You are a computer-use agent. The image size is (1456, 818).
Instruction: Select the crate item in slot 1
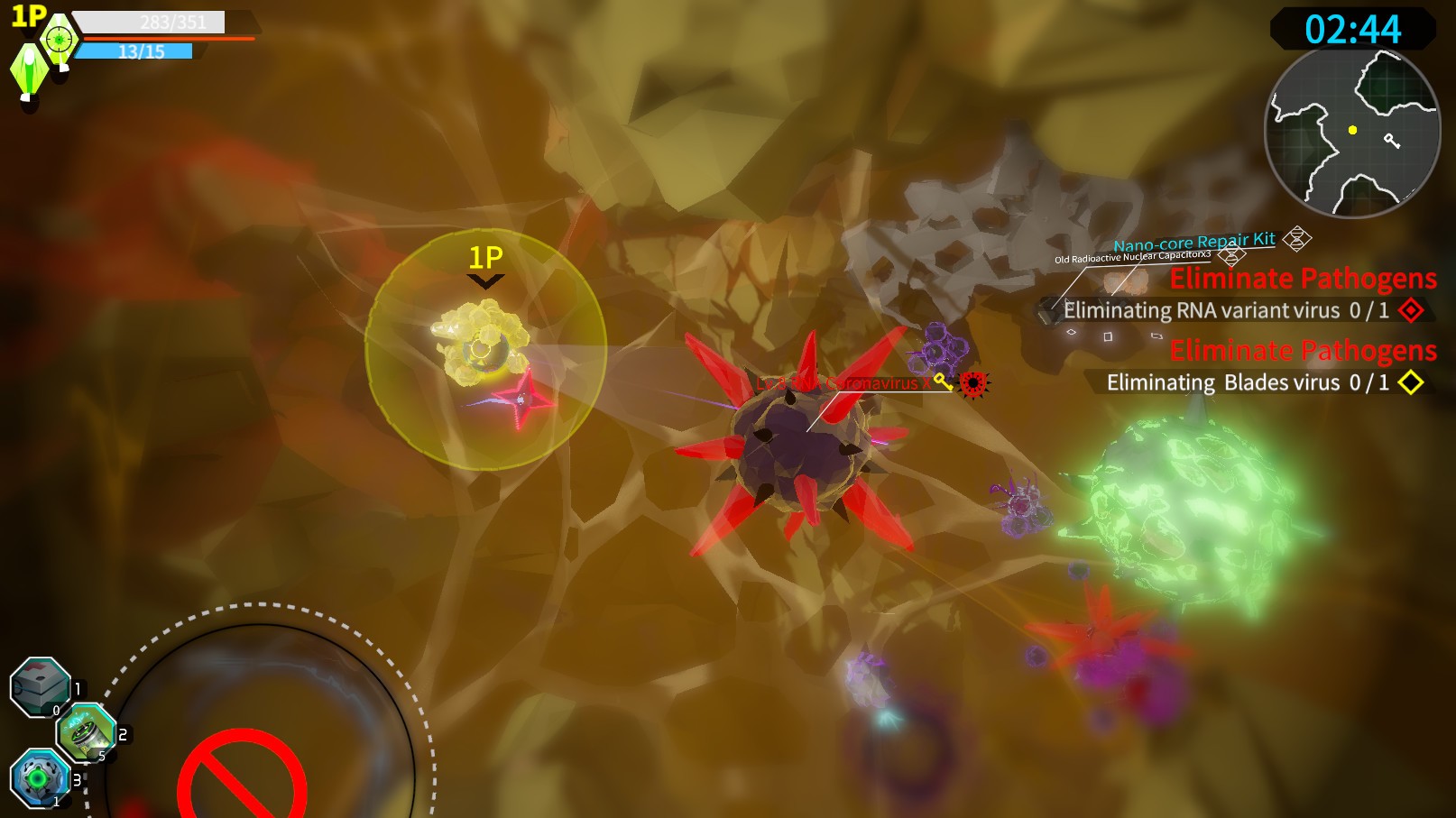[41, 687]
